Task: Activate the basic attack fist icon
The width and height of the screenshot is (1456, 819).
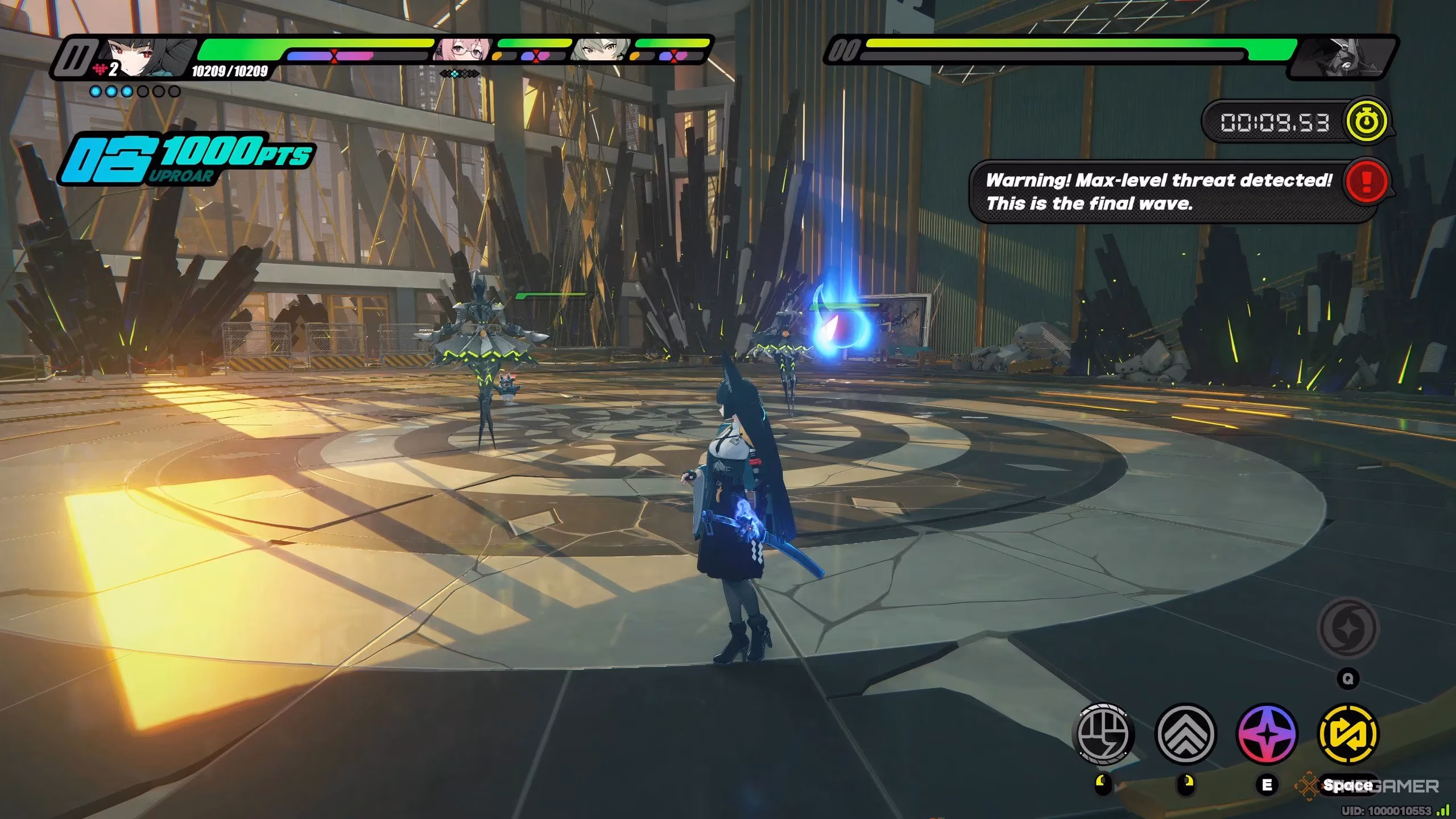Action: 1103,734
